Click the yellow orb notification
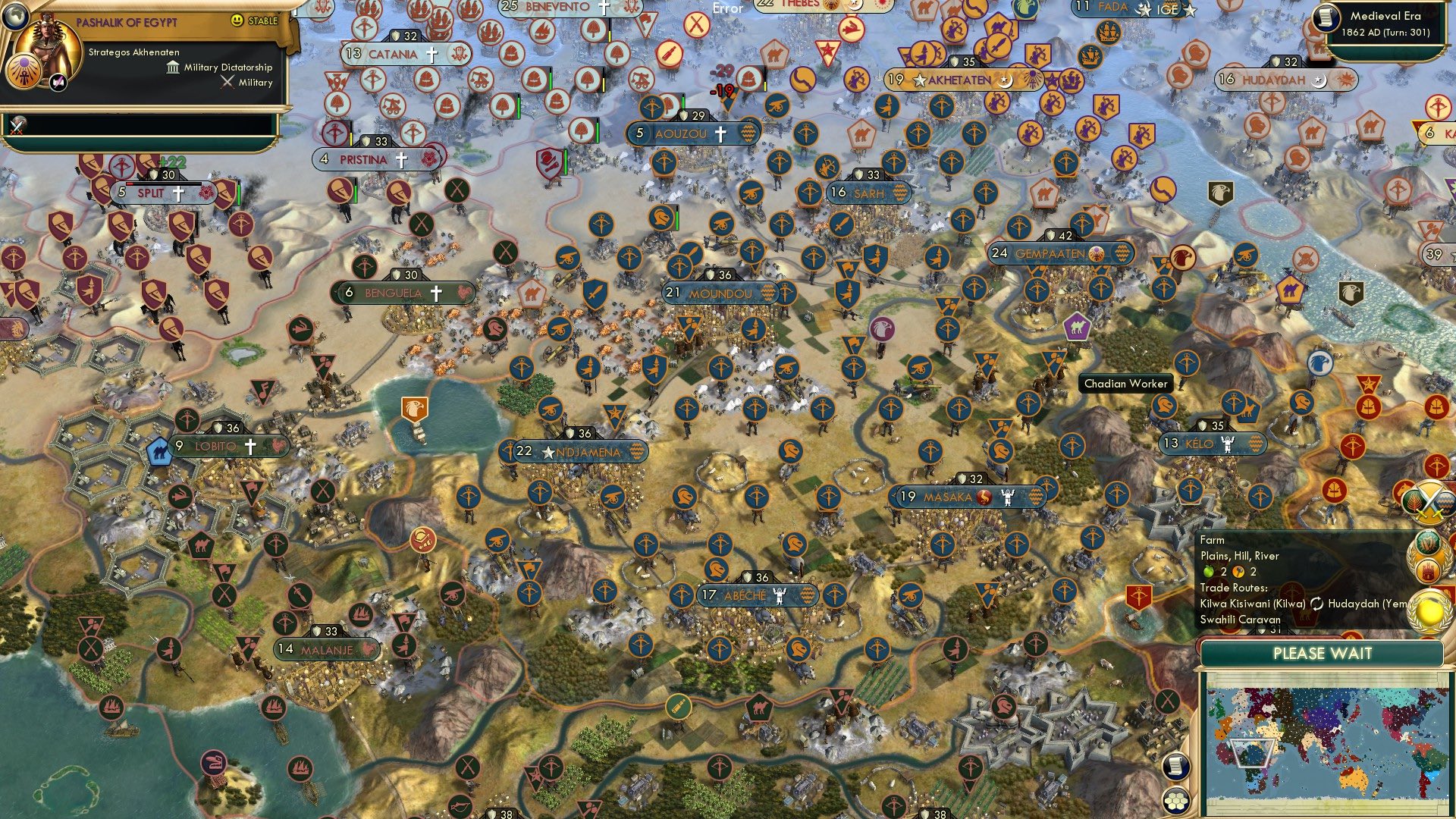Viewport: 1456px width, 819px height. 1429,611
